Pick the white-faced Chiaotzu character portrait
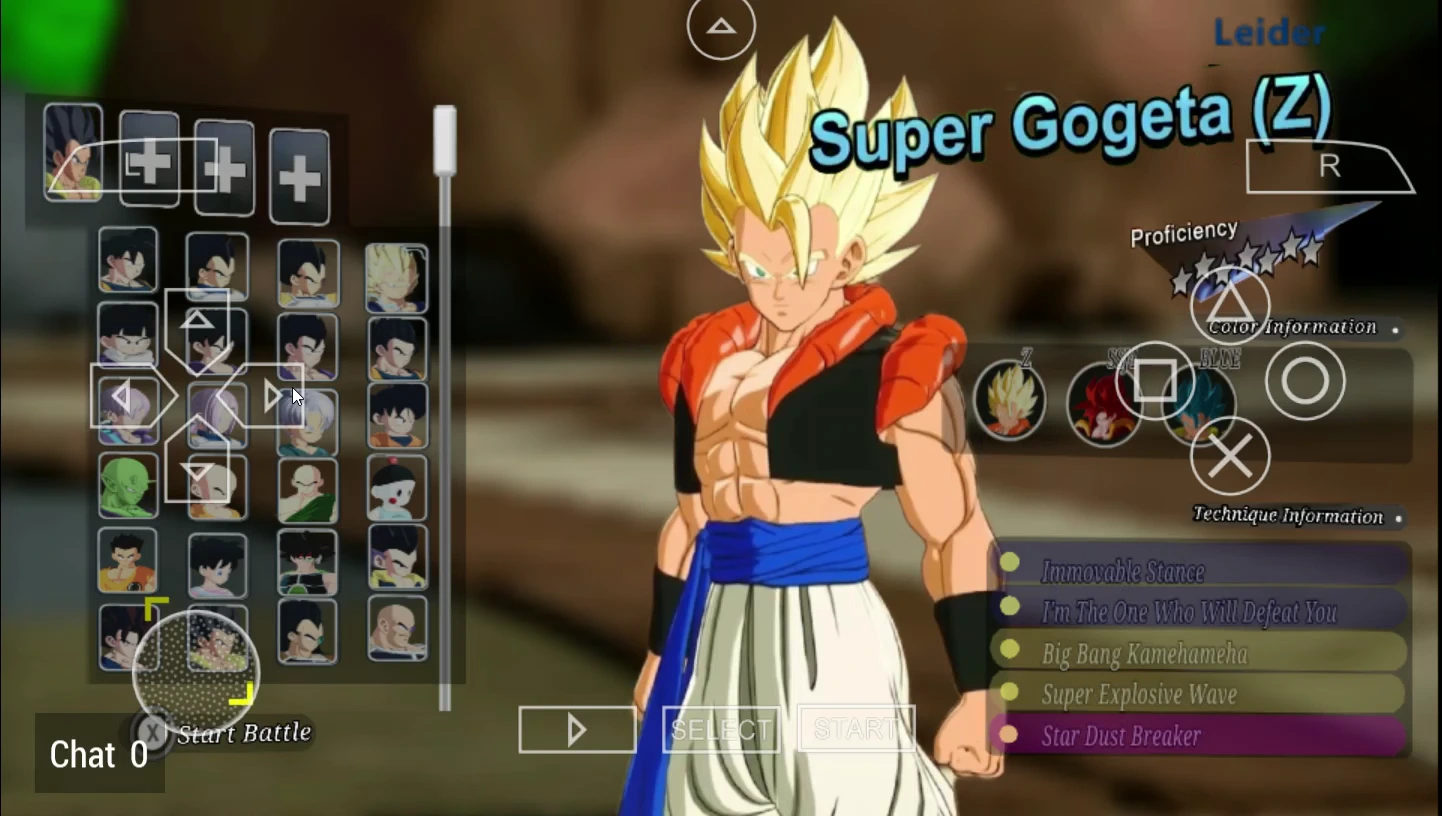 tap(397, 487)
